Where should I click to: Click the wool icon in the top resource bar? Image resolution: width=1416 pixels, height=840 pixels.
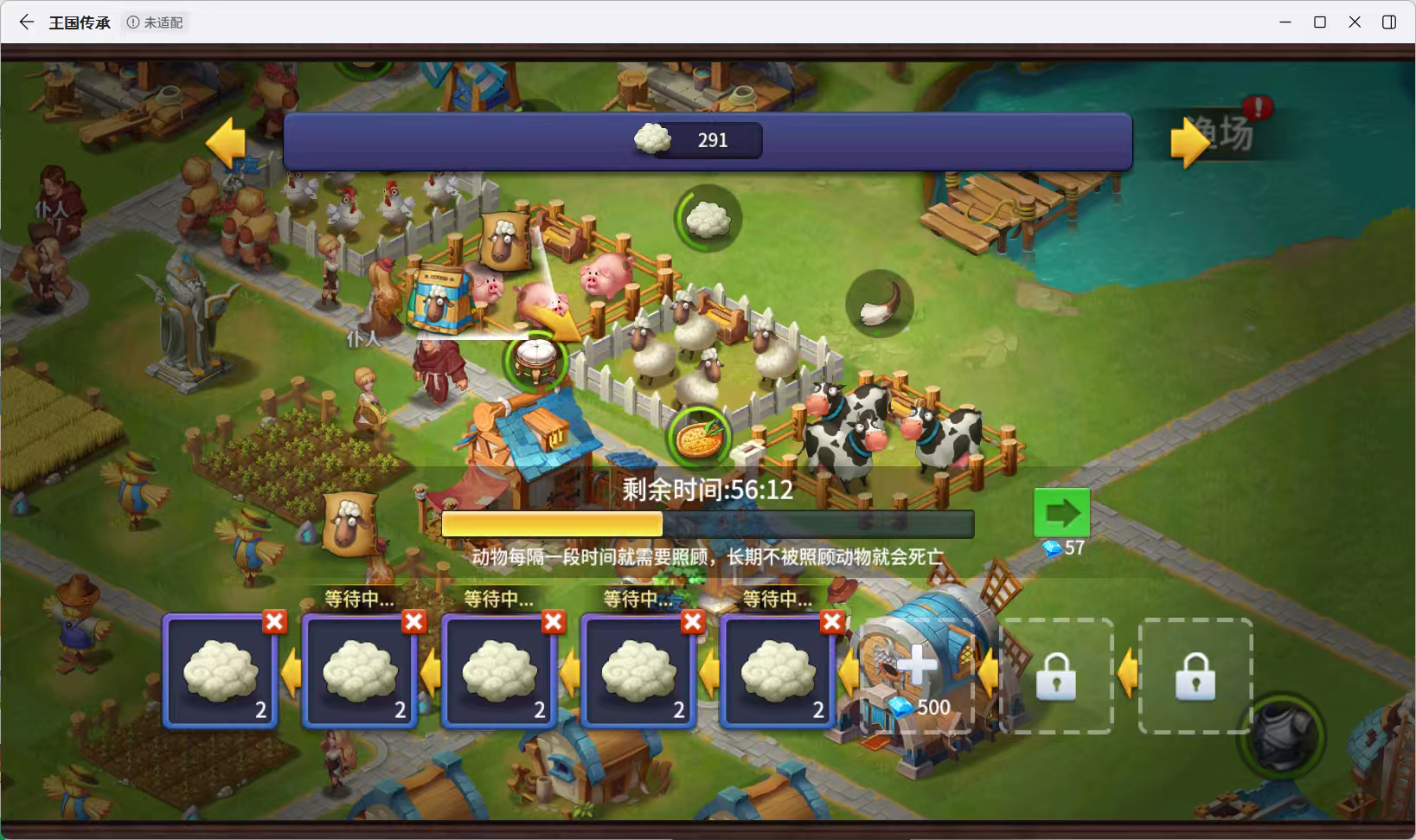pos(653,139)
